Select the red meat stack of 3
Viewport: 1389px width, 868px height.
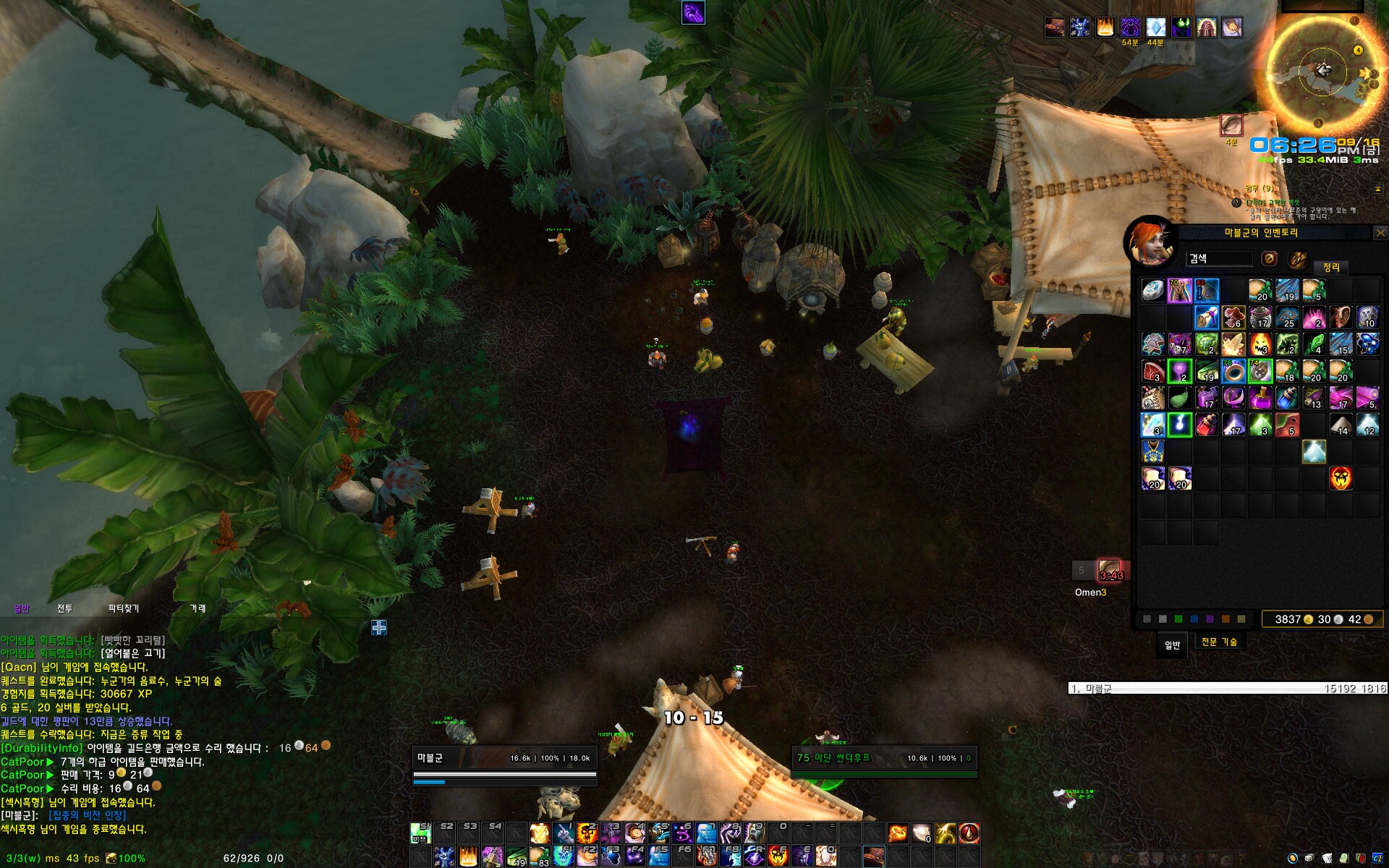click(1153, 372)
